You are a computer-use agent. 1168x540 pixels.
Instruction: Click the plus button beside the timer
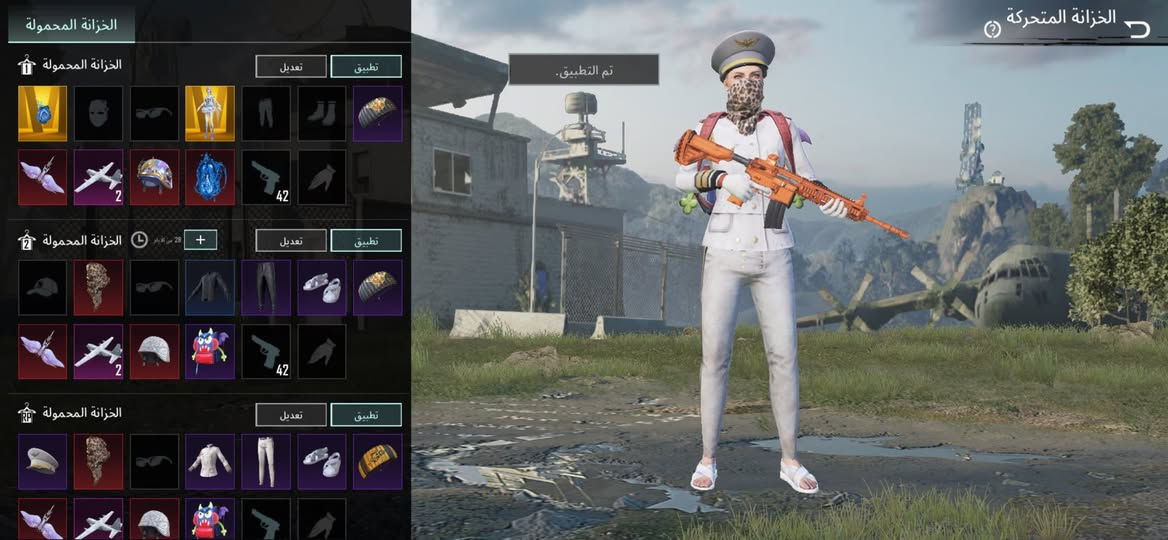[200, 240]
